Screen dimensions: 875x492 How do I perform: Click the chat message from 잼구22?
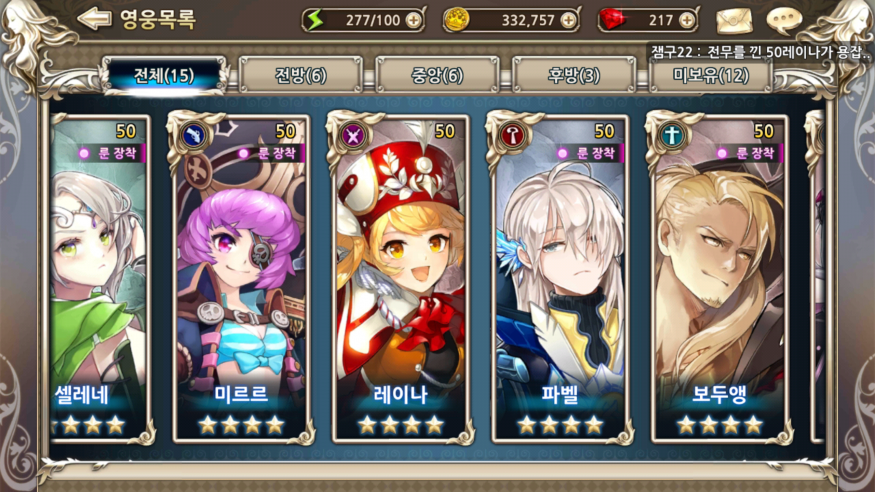tap(760, 51)
